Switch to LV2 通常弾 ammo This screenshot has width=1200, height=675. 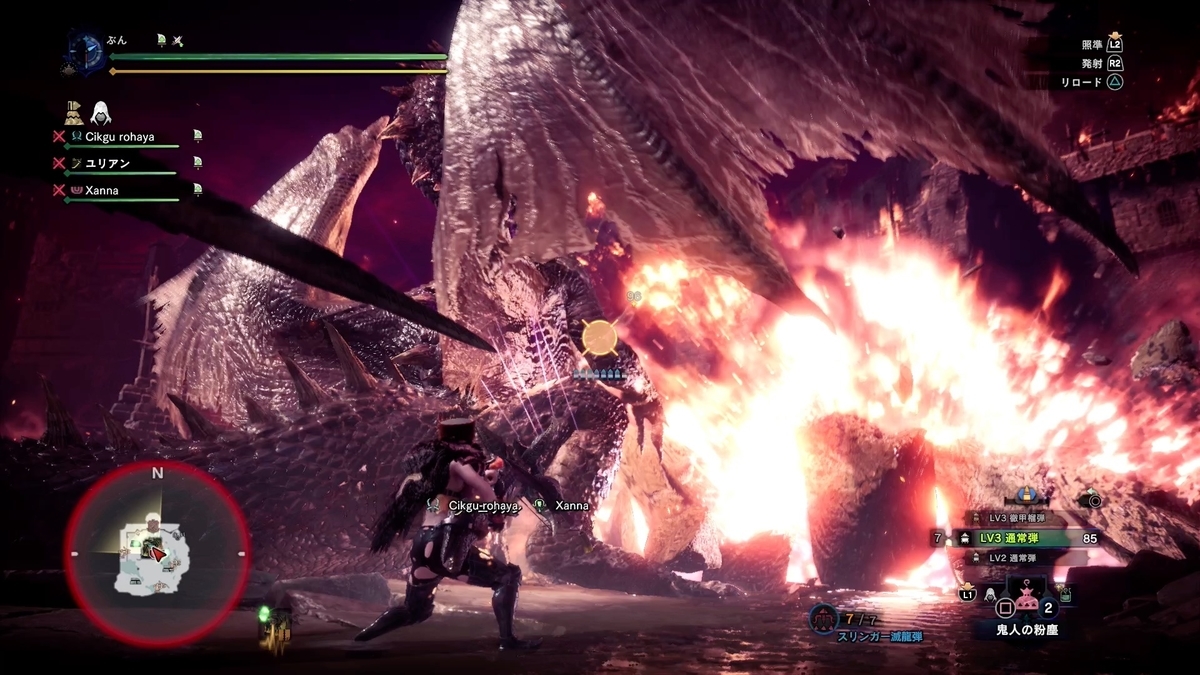point(1018,557)
